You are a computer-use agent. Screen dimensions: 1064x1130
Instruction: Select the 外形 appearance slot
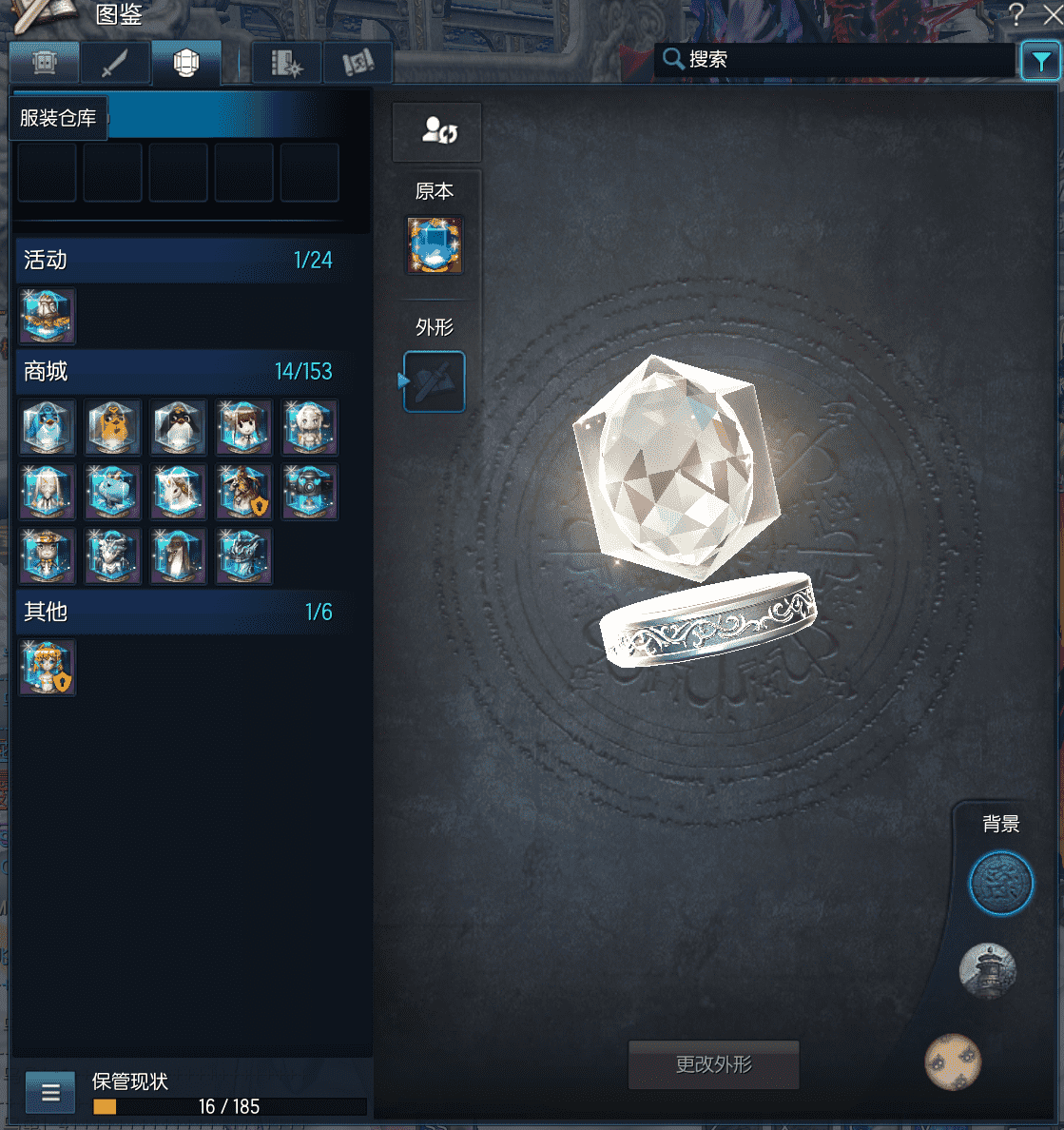[435, 381]
